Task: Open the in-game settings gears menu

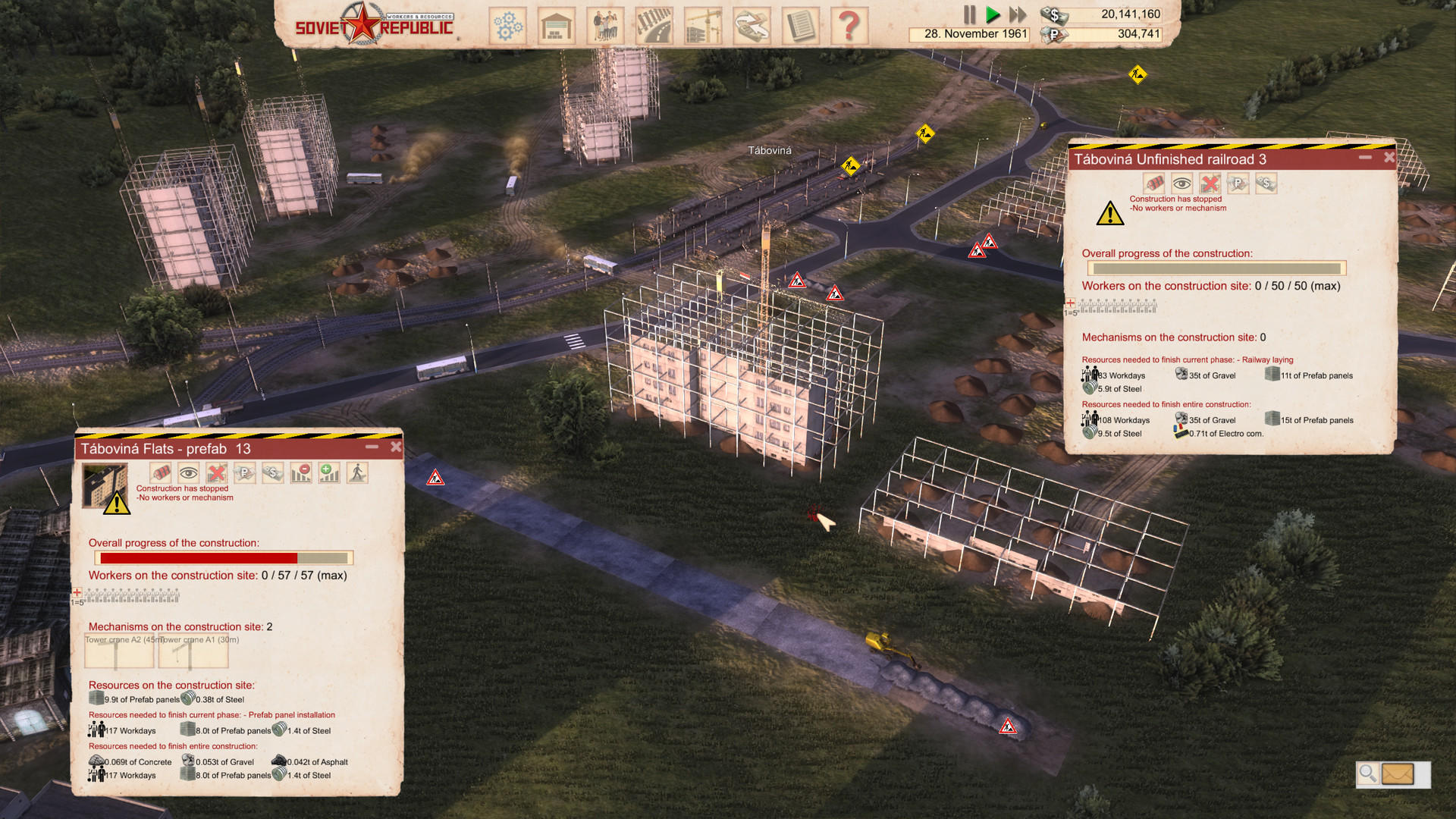Action: point(508,25)
